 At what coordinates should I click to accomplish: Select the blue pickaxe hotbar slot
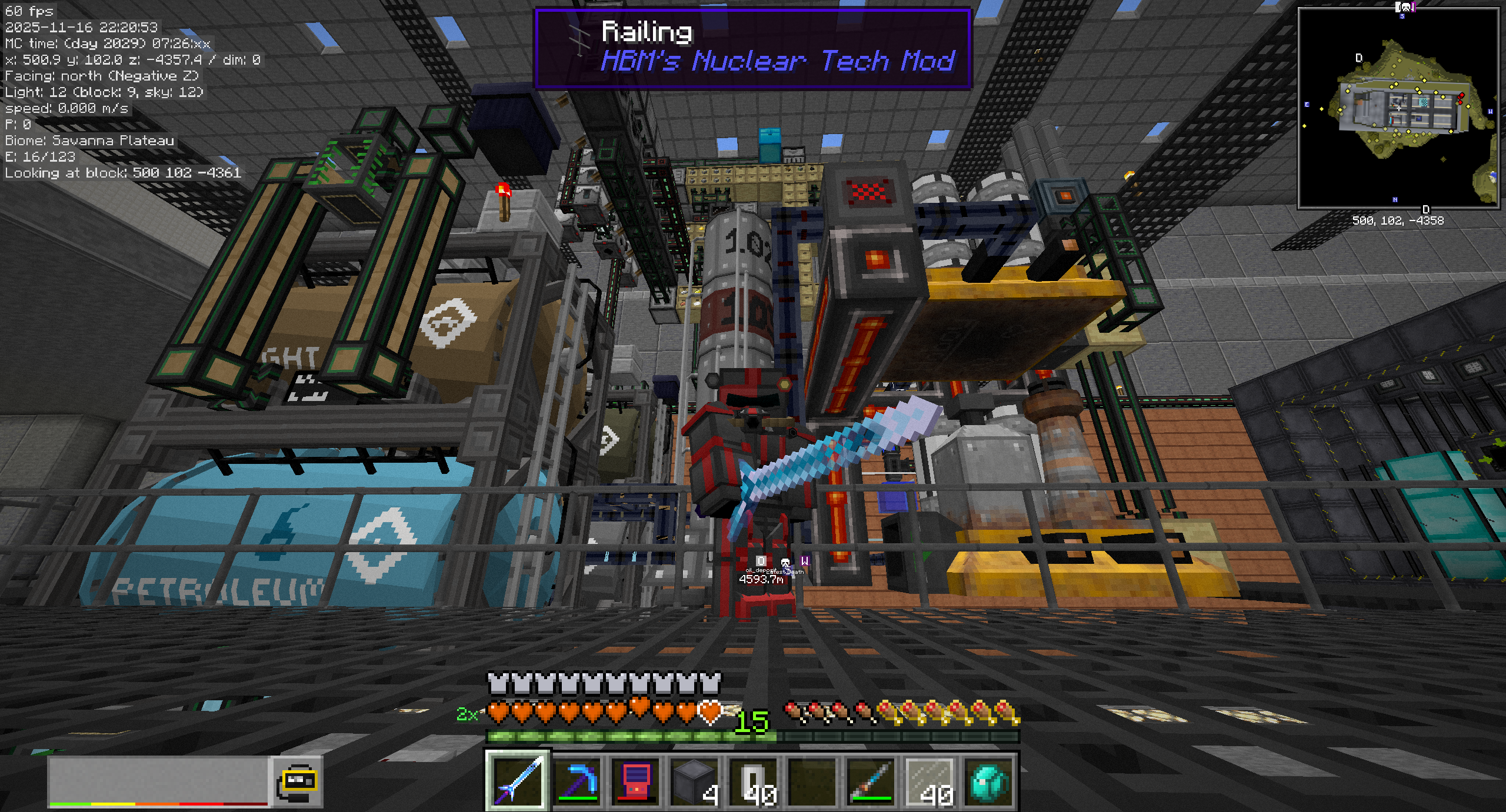coord(577,780)
